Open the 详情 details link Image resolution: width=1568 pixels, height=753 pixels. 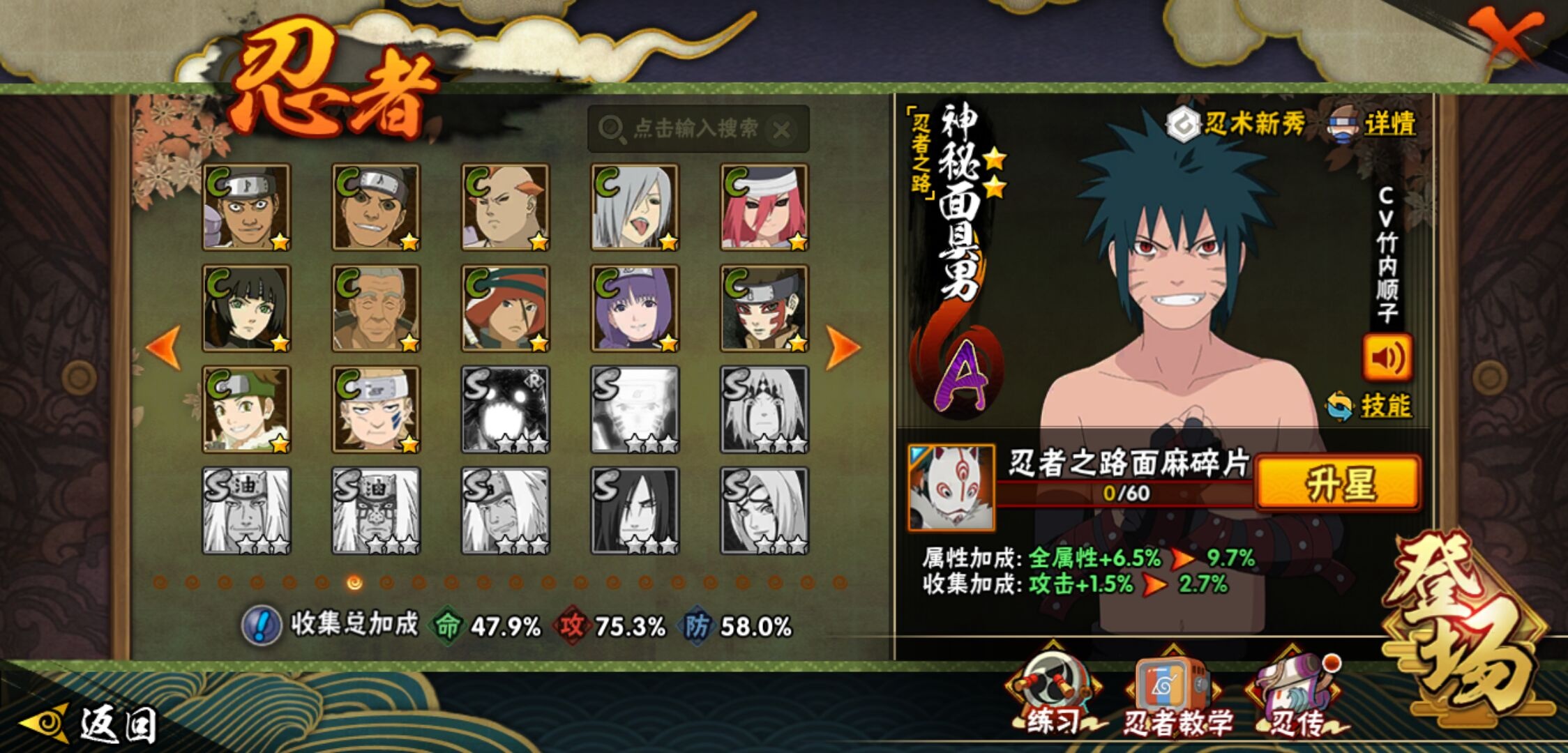tap(1388, 125)
